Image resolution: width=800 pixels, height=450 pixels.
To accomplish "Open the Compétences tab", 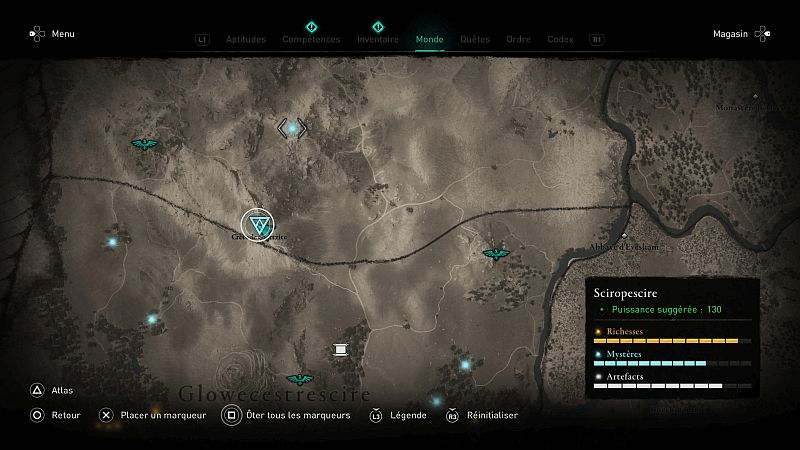I will [x=311, y=40].
